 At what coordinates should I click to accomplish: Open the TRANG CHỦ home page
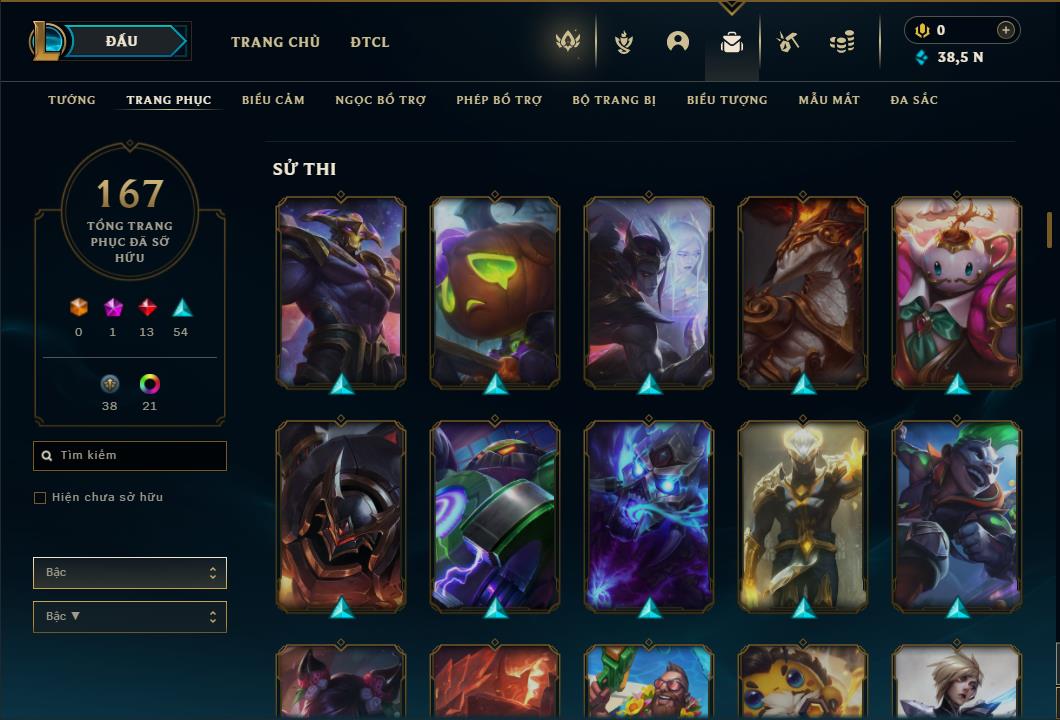point(275,42)
